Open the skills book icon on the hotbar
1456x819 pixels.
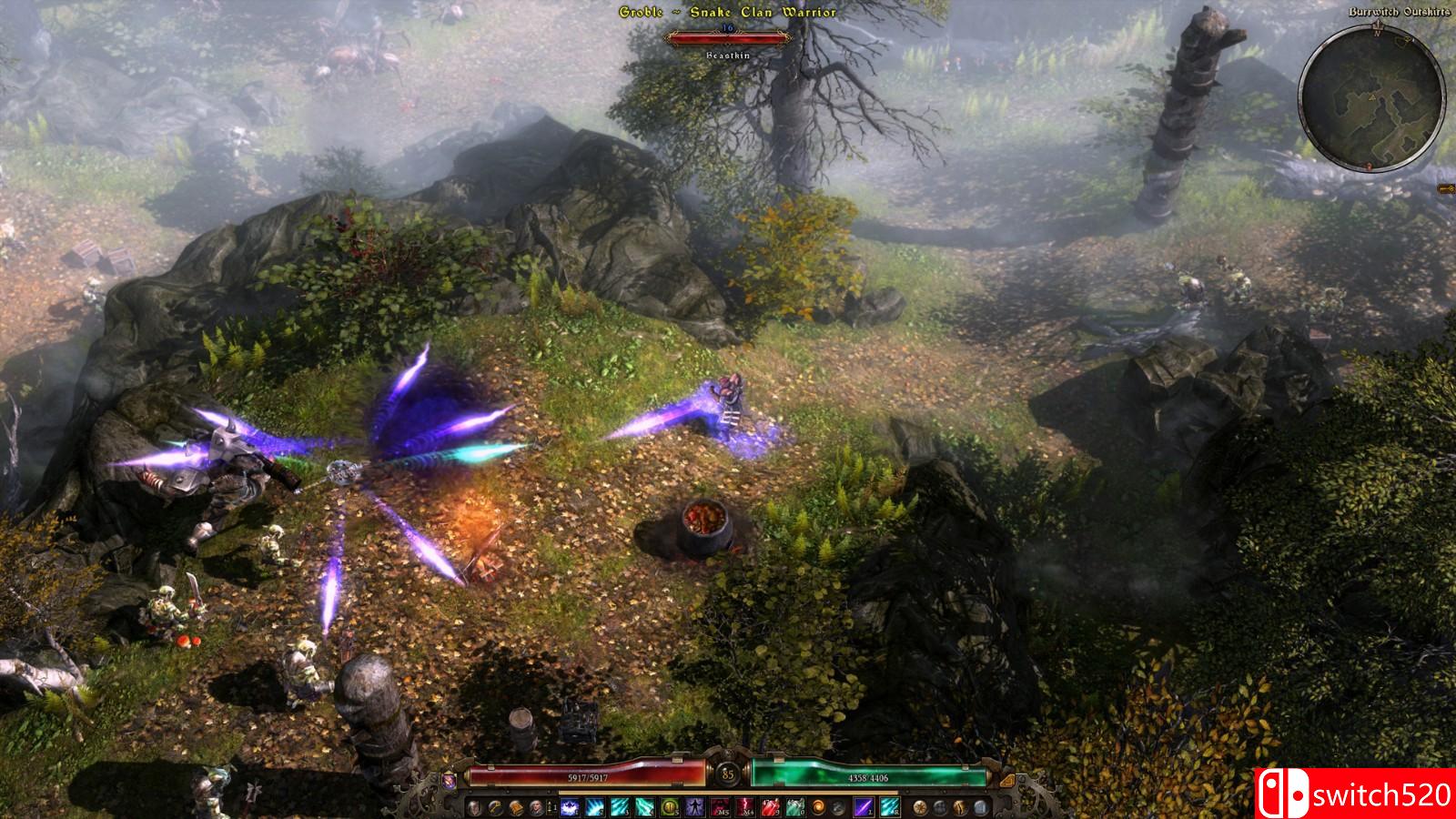(519, 807)
